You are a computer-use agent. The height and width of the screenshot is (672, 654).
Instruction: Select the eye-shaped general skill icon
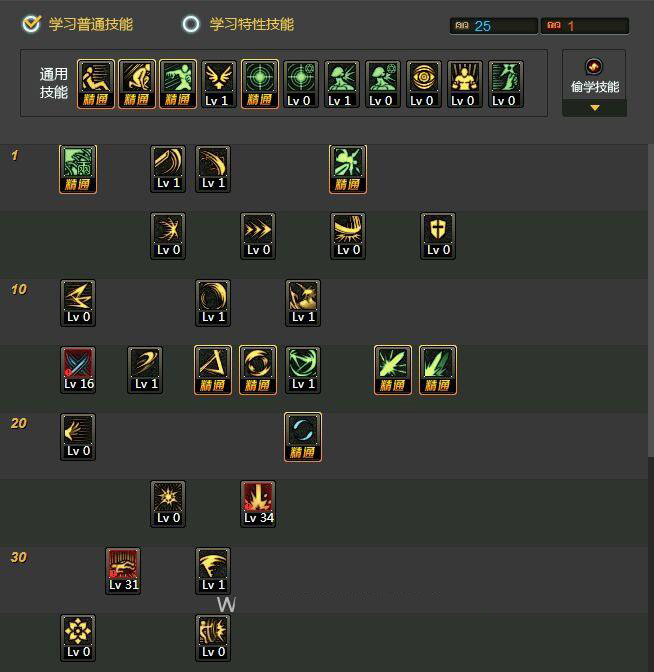[422, 84]
